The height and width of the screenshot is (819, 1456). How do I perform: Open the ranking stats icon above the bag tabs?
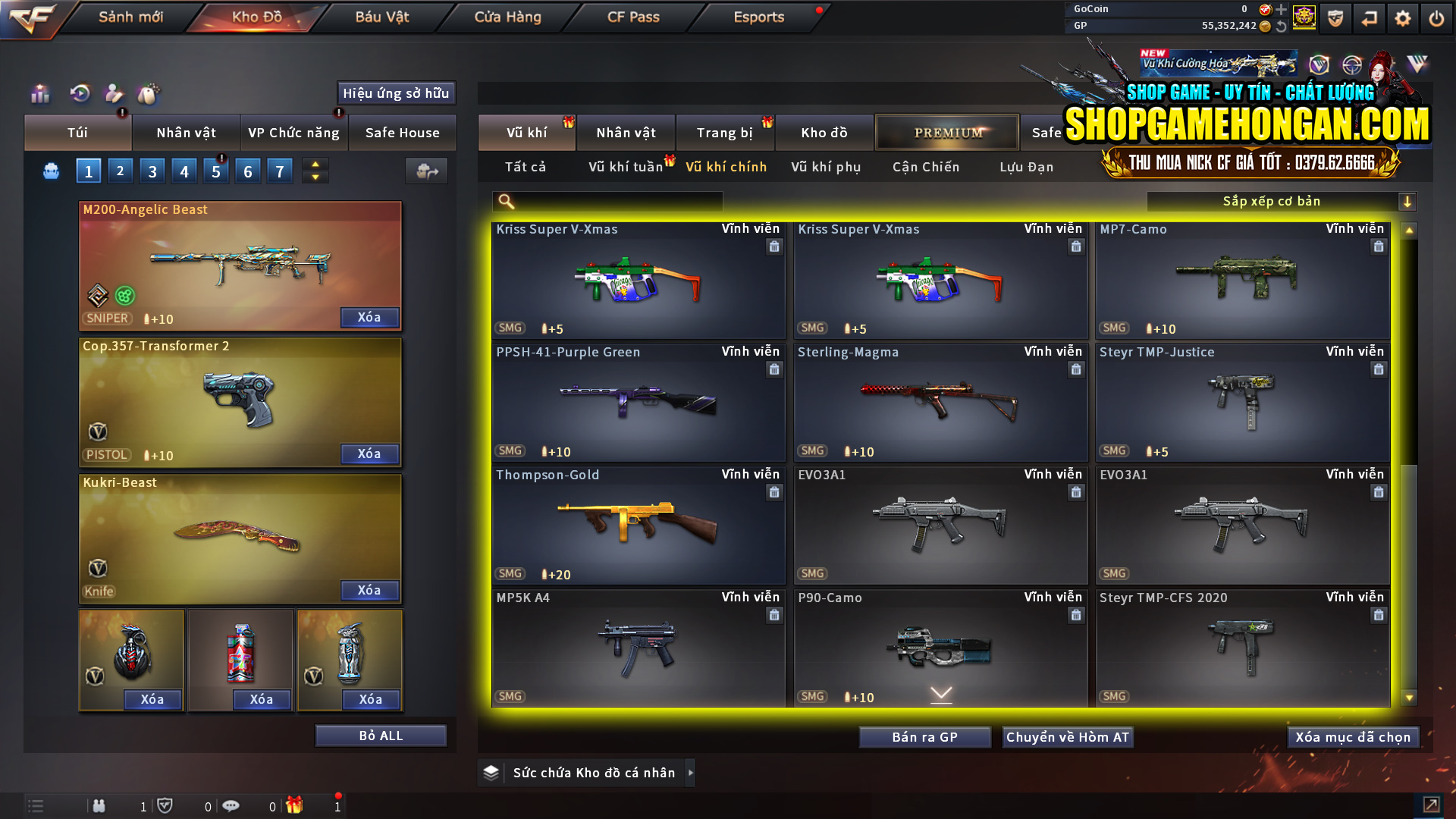point(39,93)
